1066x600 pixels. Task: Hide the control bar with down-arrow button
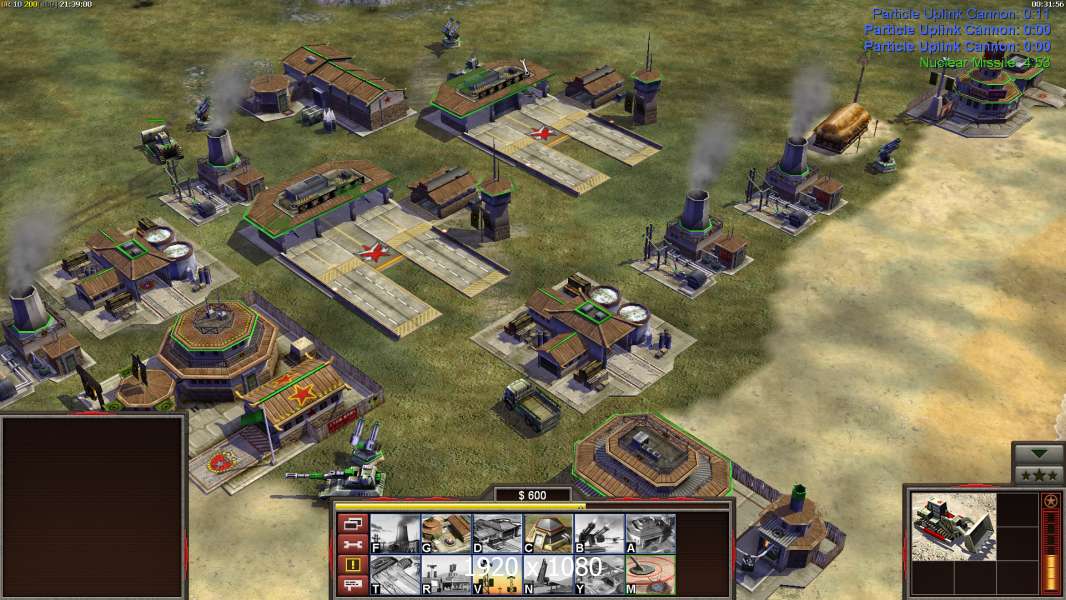1038,453
